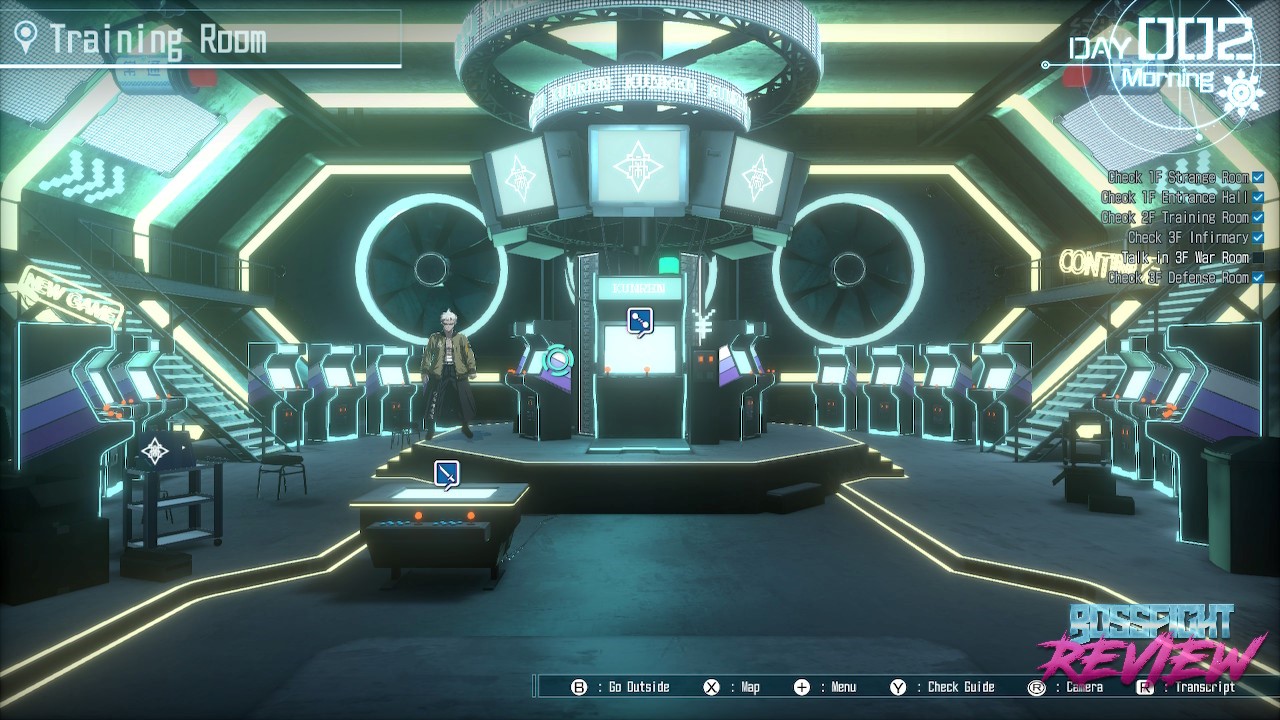Choose the Check 3F Infirmary objective
The image size is (1280, 720).
[1188, 238]
